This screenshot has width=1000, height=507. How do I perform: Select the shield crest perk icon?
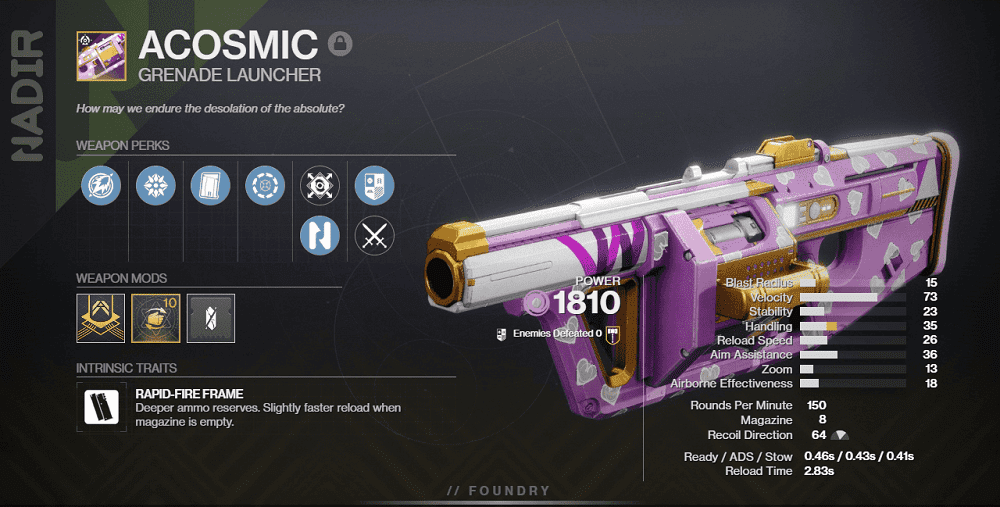pos(374,184)
